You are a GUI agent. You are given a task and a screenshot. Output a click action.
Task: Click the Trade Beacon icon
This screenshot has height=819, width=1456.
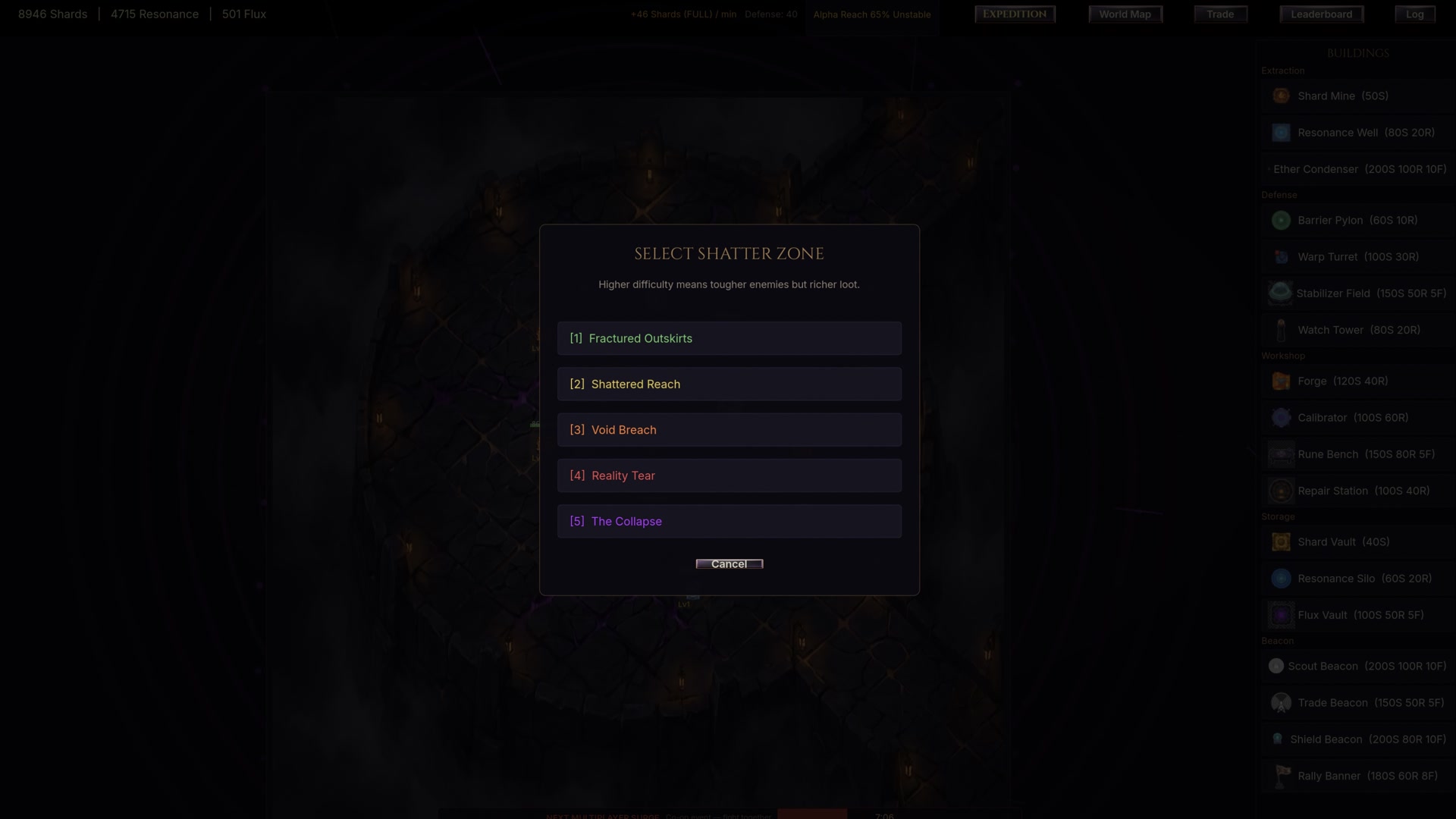[x=1282, y=702]
